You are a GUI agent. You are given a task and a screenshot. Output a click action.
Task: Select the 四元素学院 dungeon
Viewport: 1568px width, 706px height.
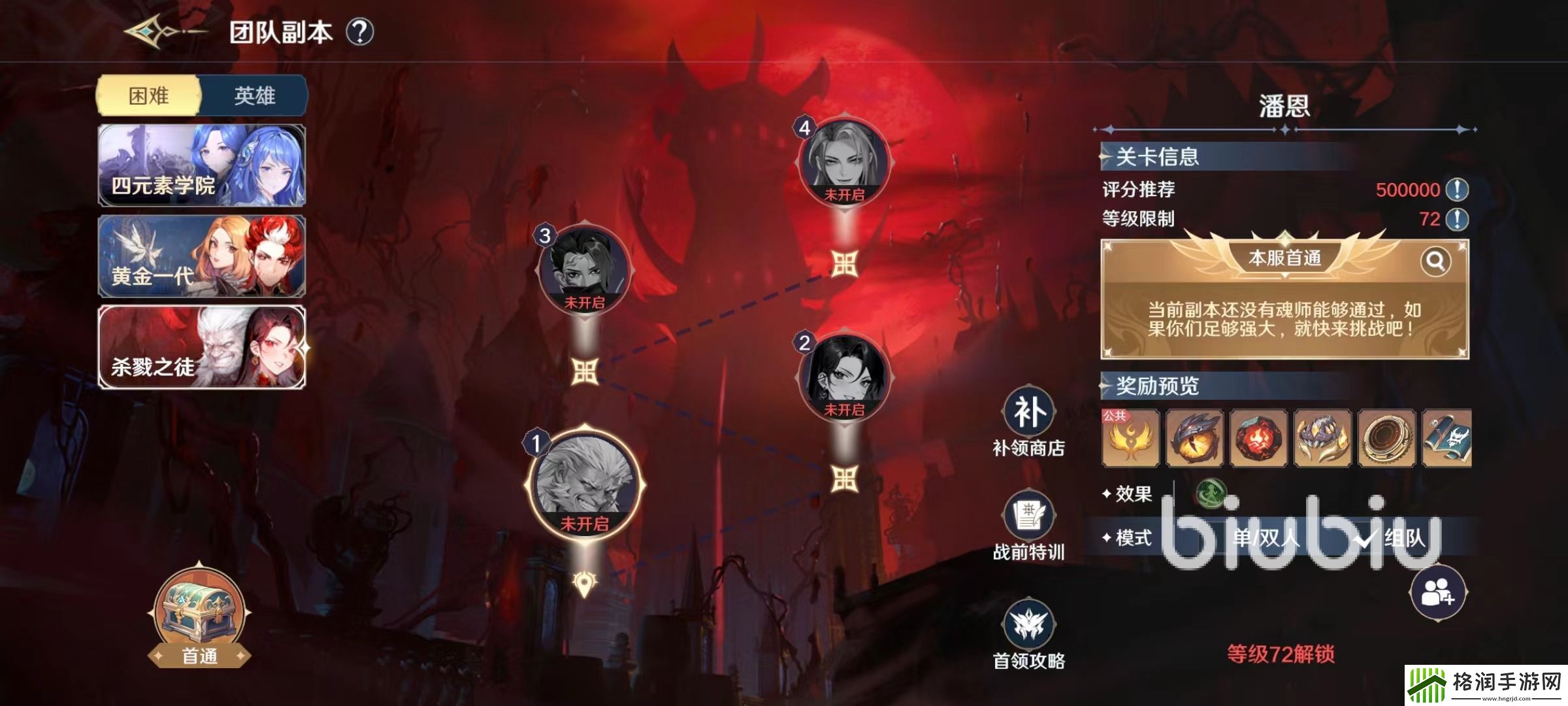click(202, 165)
